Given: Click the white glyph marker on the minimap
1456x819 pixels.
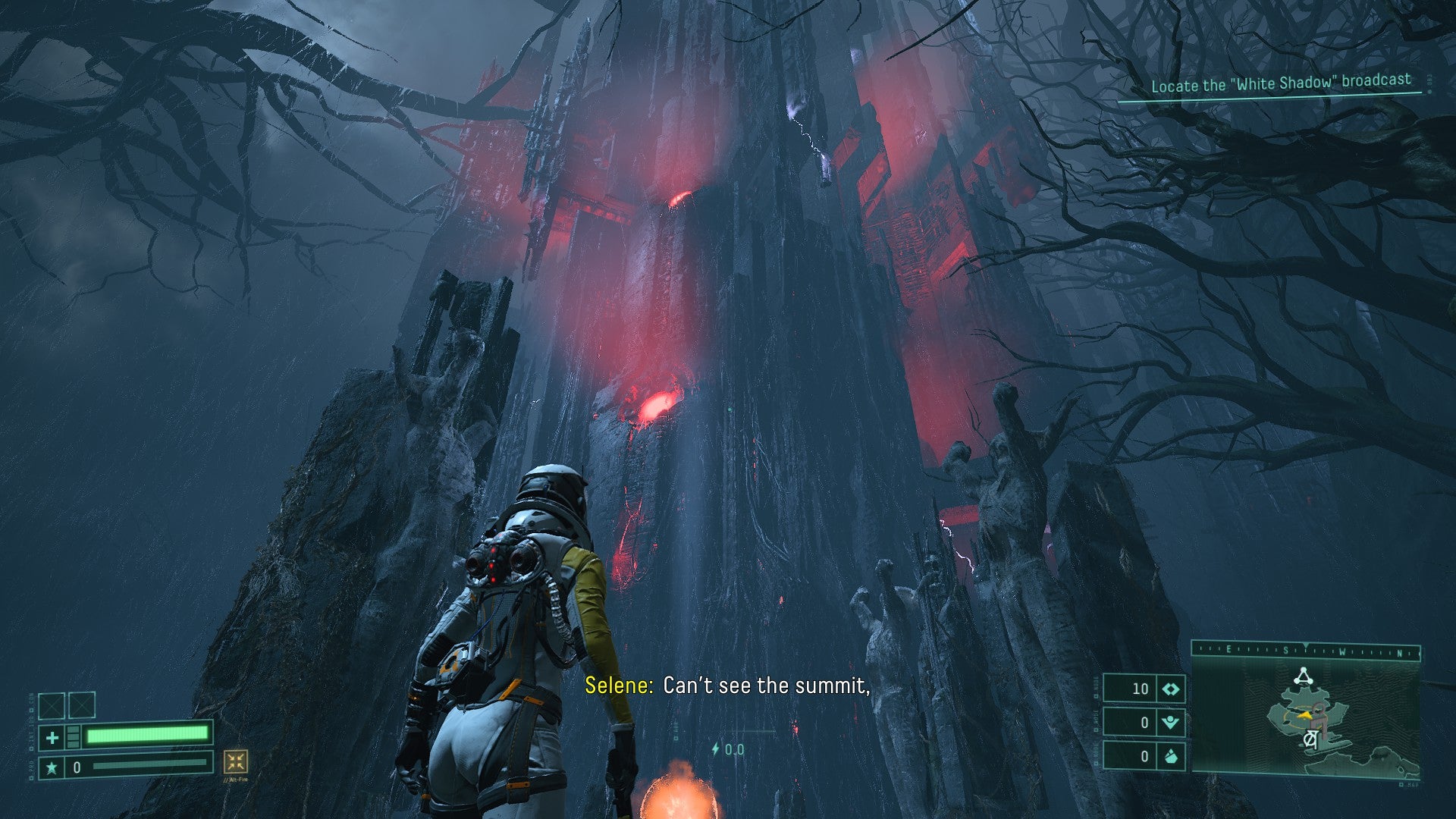Looking at the screenshot, I should click(1310, 740).
